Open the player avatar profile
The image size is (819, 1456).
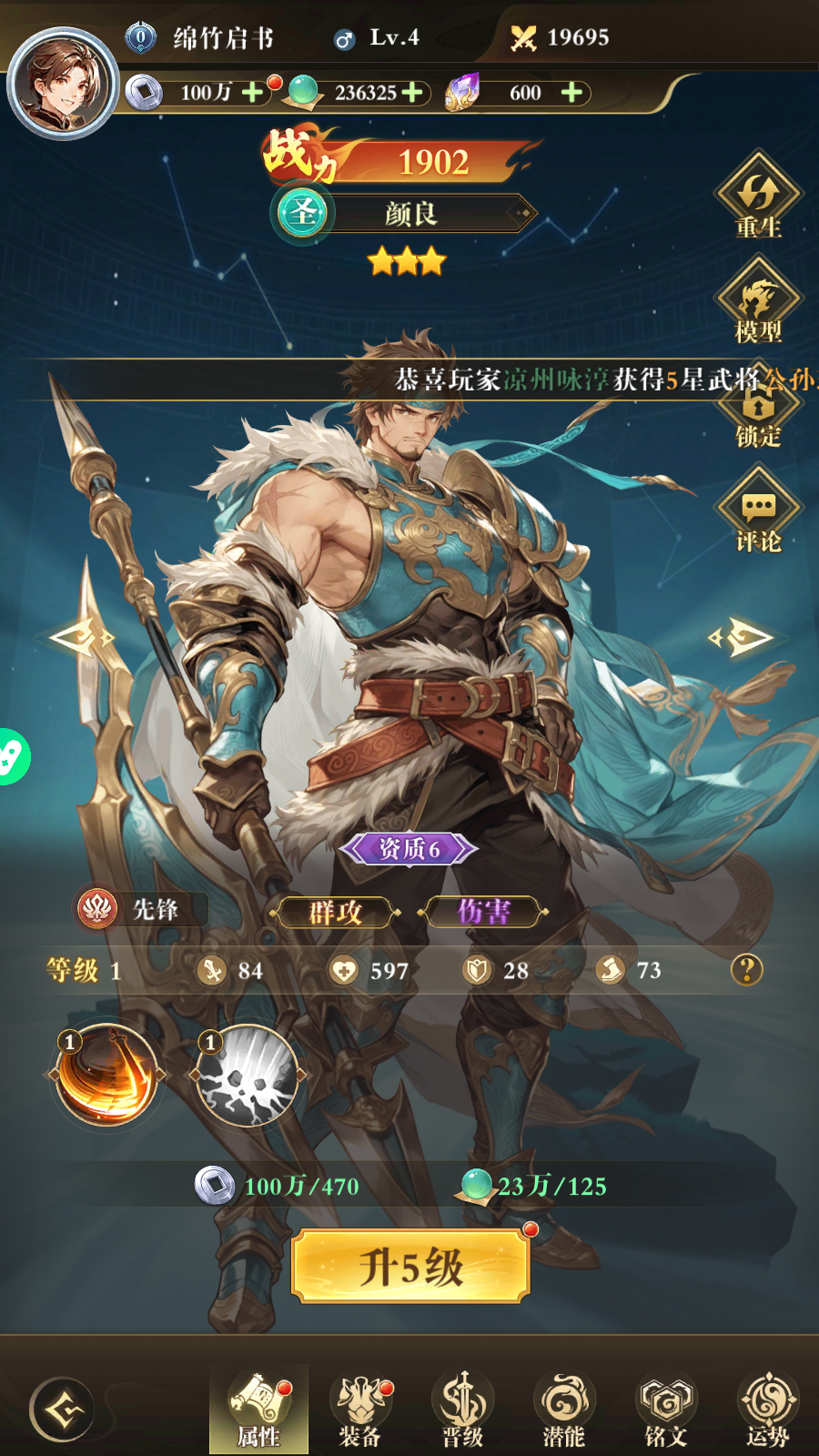click(62, 84)
